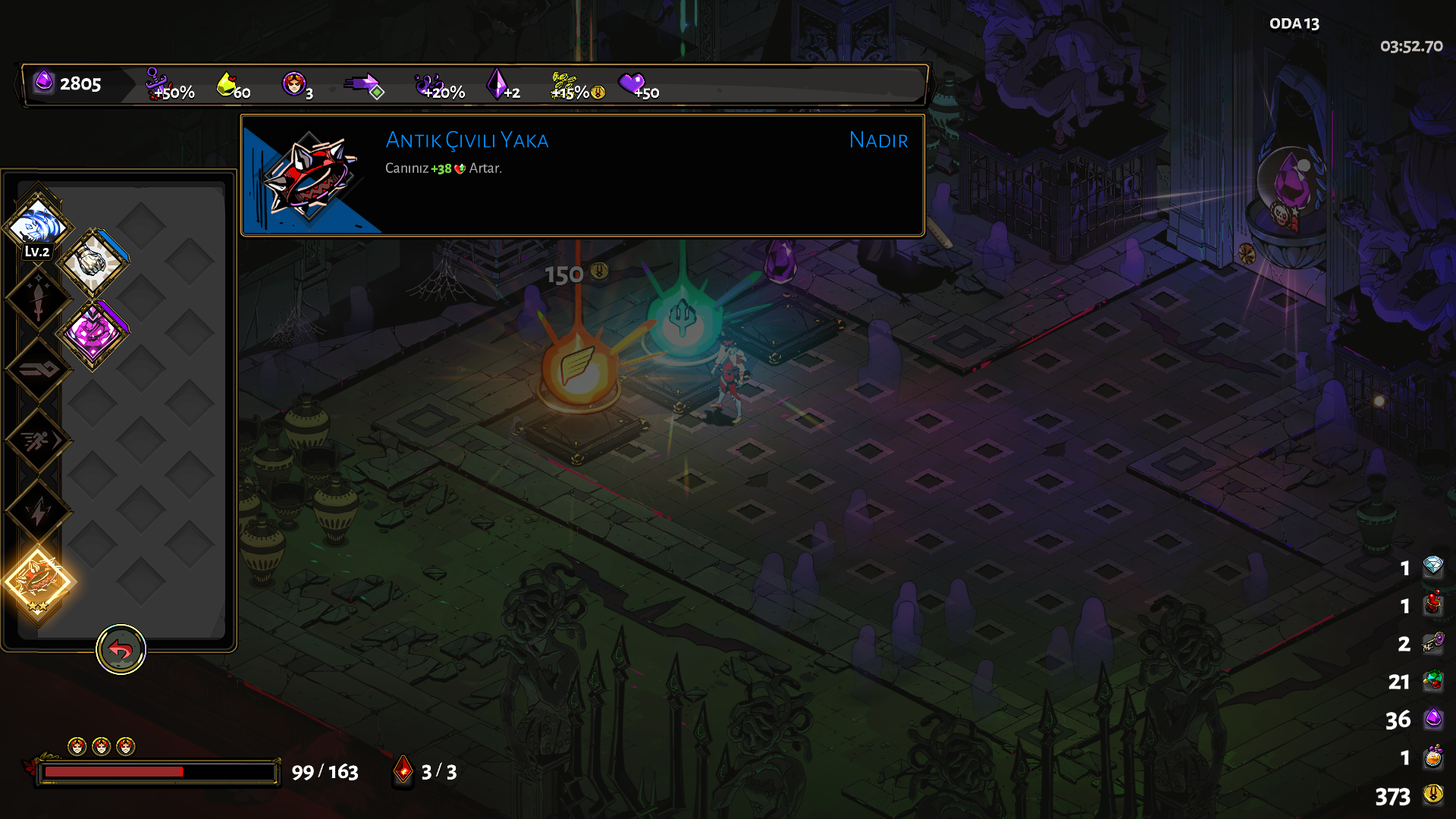Inspect the purple pink boon icon
The height and width of the screenshot is (819, 1456).
pyautogui.click(x=93, y=333)
